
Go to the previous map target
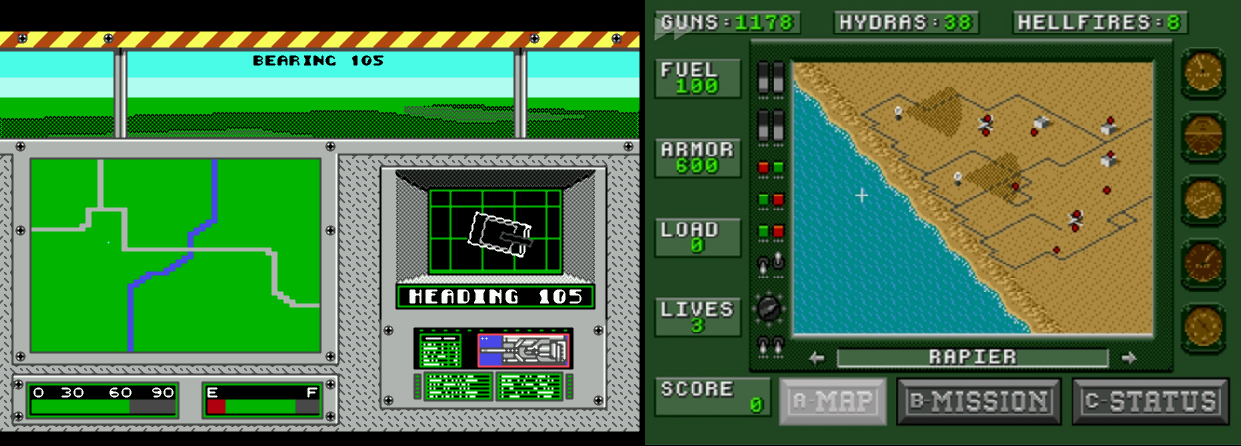[817, 357]
